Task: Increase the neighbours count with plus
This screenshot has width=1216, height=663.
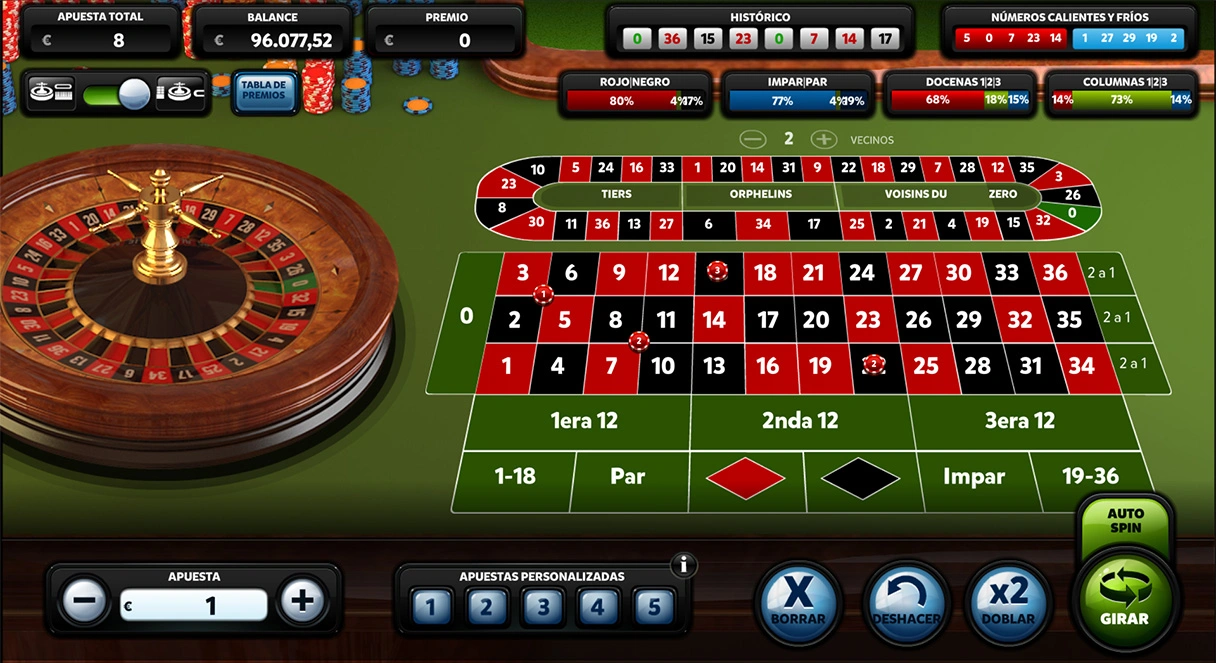Action: (823, 140)
